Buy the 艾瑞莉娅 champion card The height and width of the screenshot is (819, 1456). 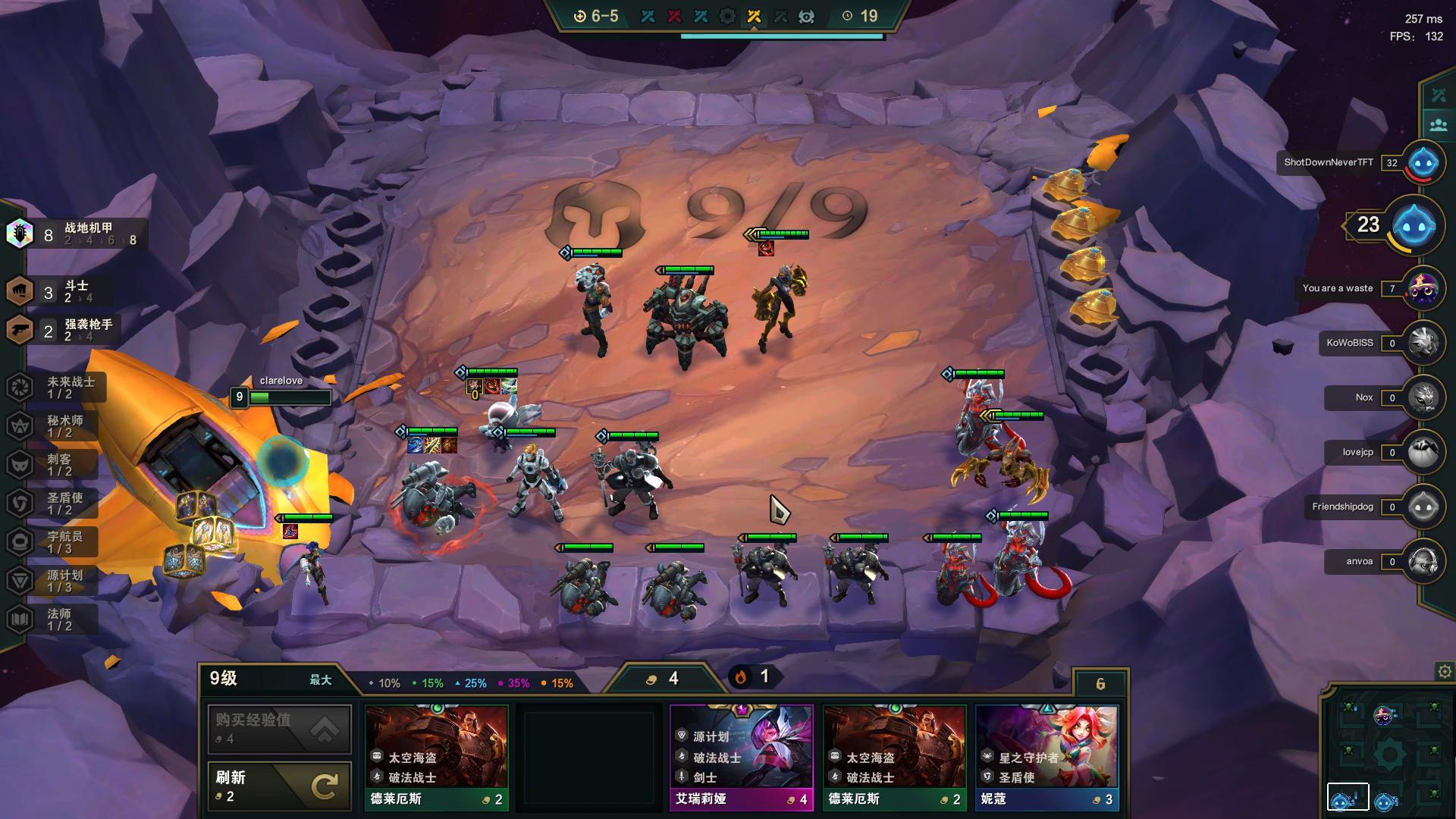[x=741, y=757]
